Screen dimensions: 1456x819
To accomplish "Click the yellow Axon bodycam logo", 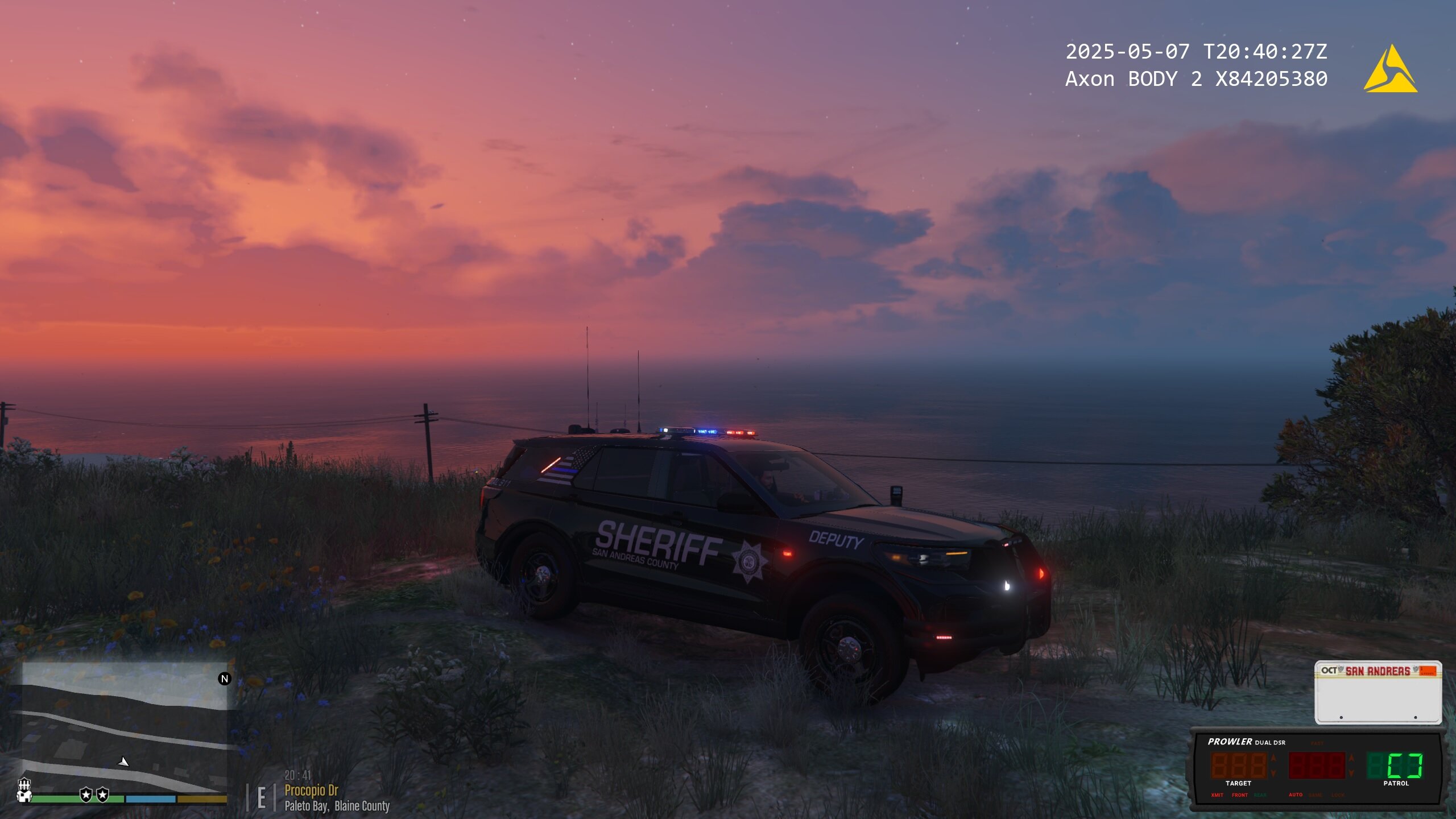I will click(x=1390, y=71).
